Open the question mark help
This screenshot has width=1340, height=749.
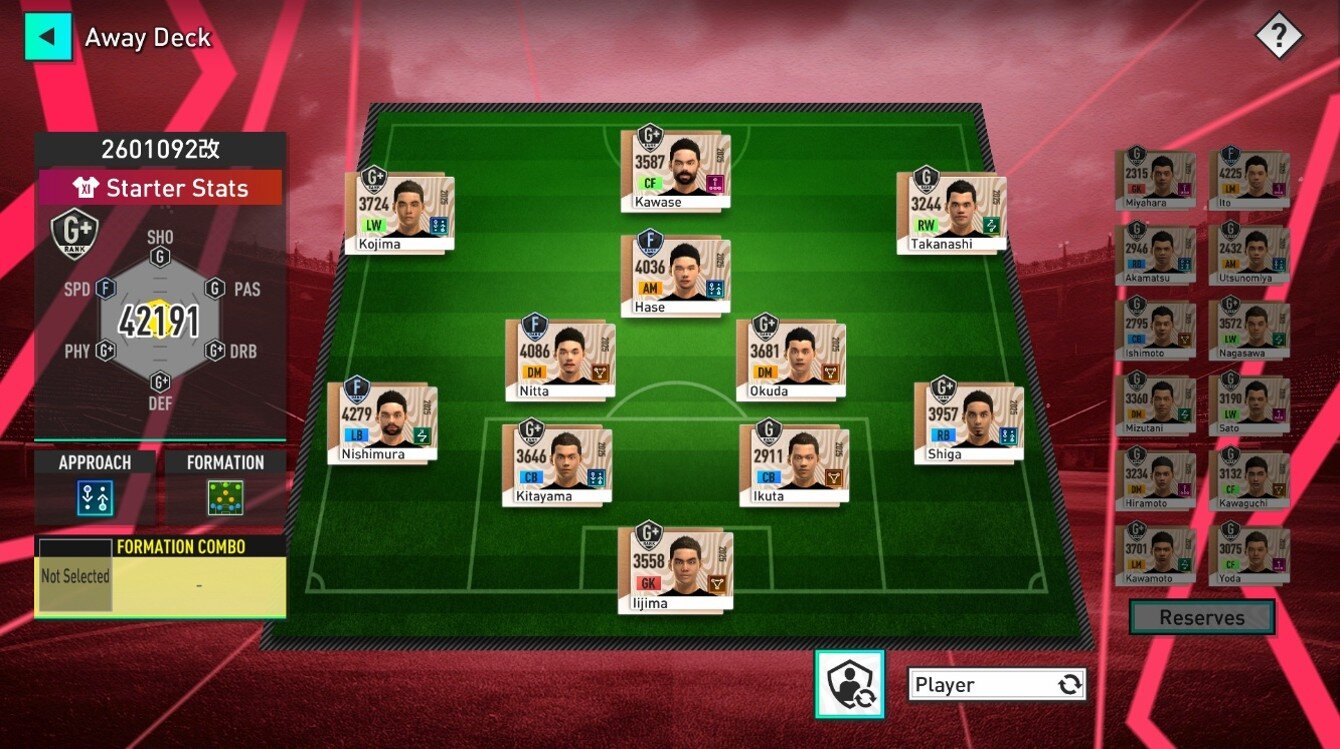(x=1279, y=38)
